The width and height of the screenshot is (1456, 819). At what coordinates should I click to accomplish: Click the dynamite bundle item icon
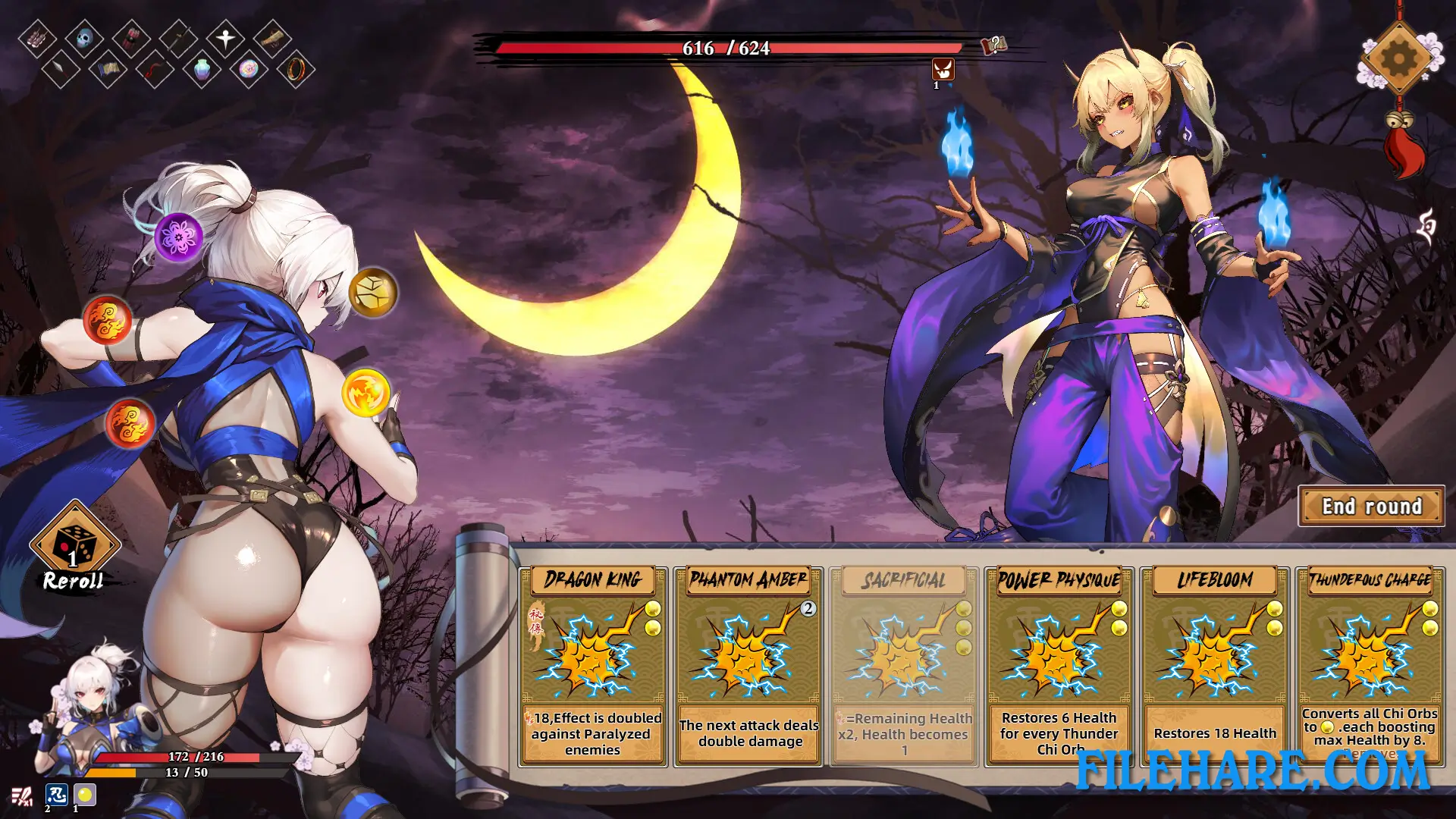(x=131, y=39)
